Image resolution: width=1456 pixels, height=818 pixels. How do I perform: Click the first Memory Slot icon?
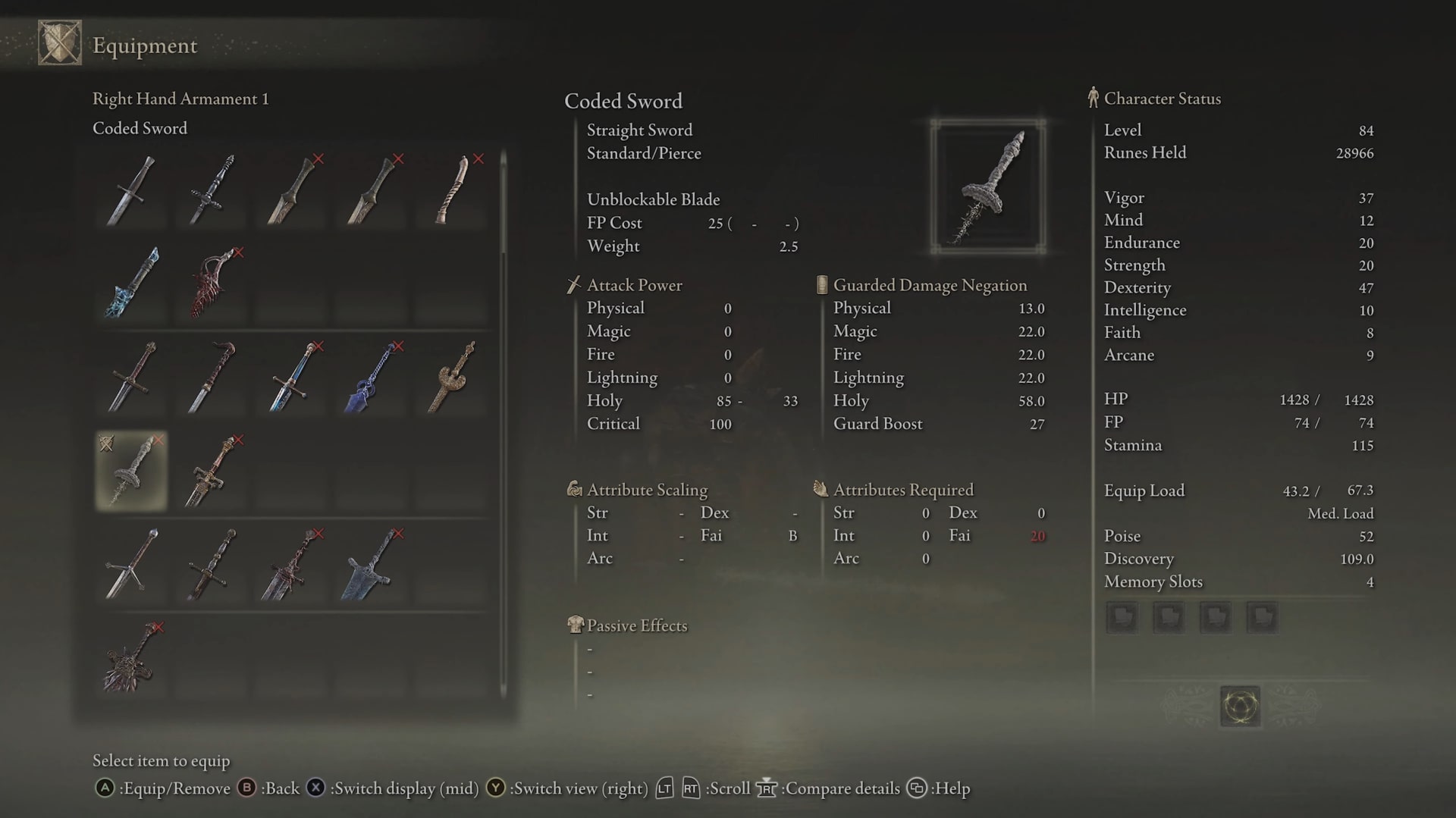[1122, 616]
